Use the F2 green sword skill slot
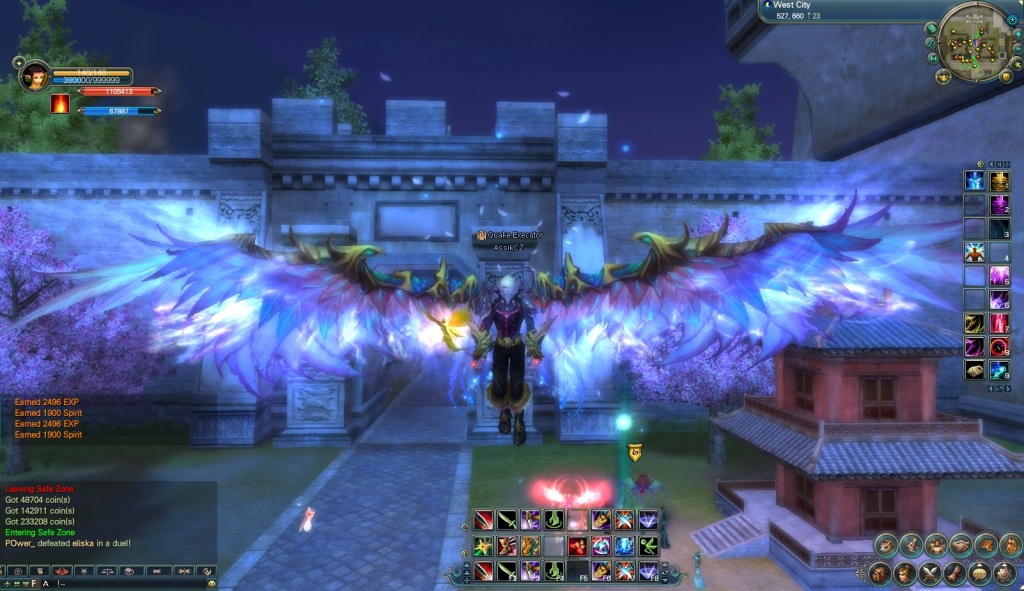The width and height of the screenshot is (1024, 591). click(x=506, y=571)
